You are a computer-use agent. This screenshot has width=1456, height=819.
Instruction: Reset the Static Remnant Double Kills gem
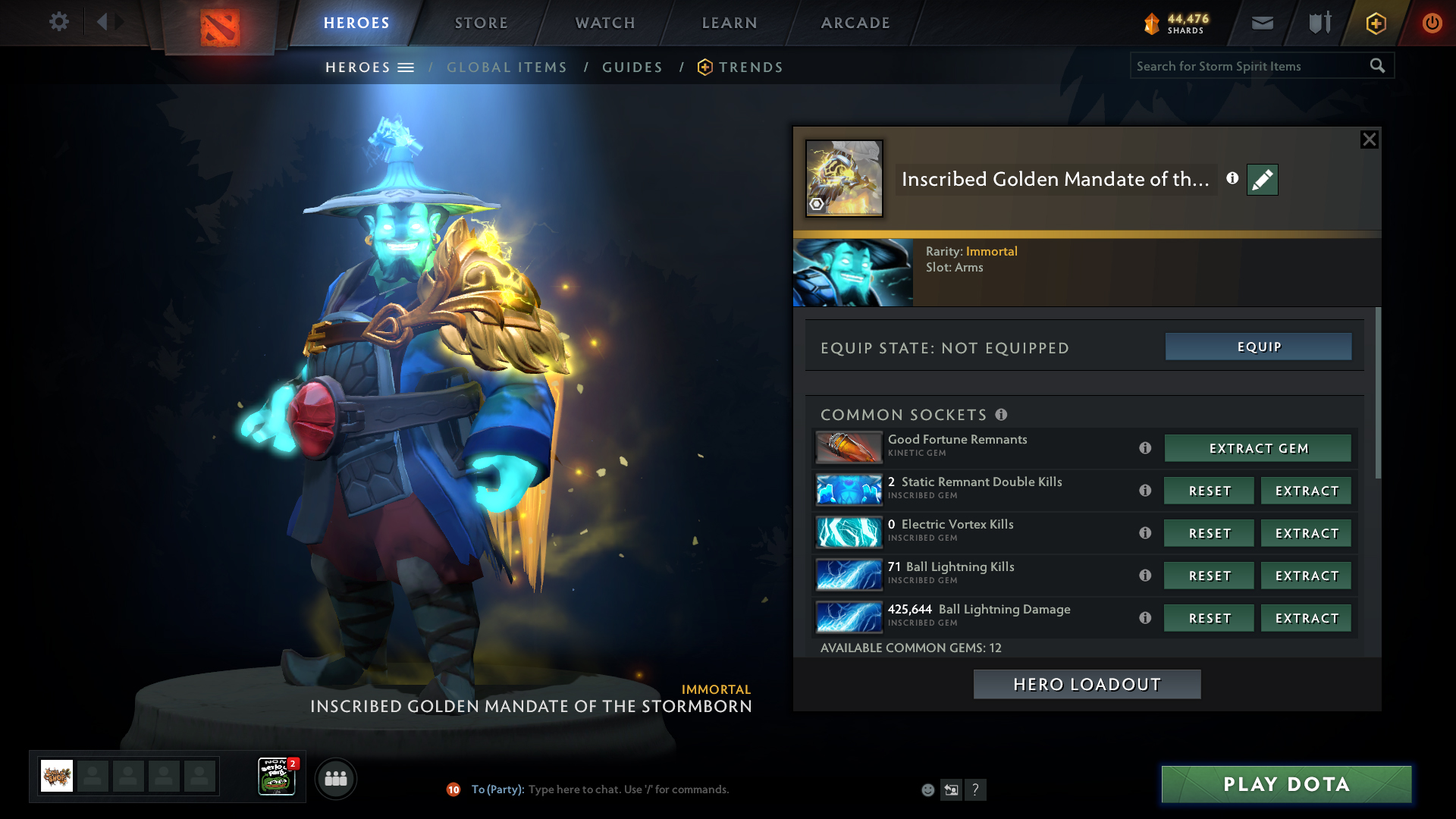(1210, 491)
